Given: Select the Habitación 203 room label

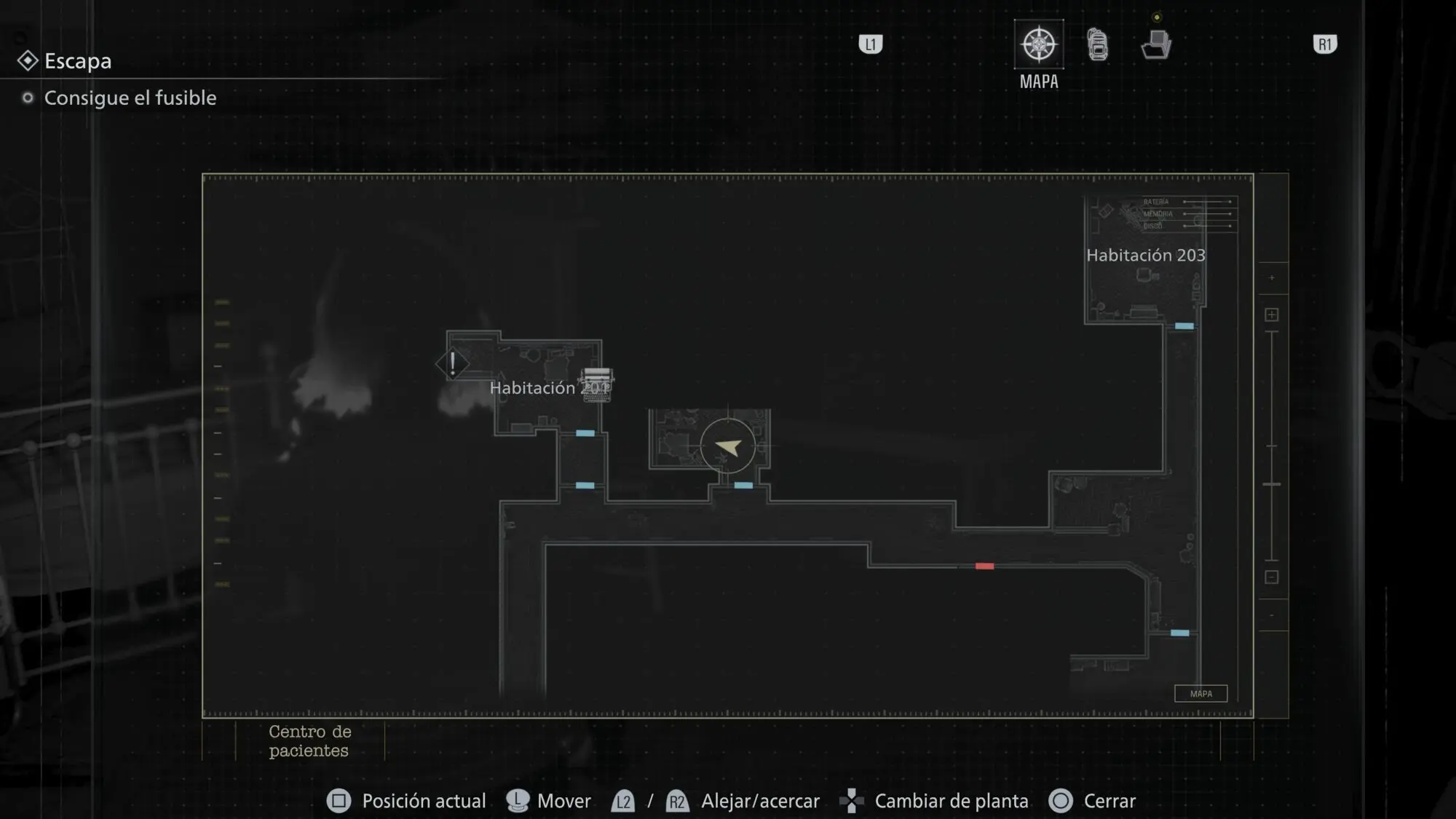Looking at the screenshot, I should pos(1145,256).
